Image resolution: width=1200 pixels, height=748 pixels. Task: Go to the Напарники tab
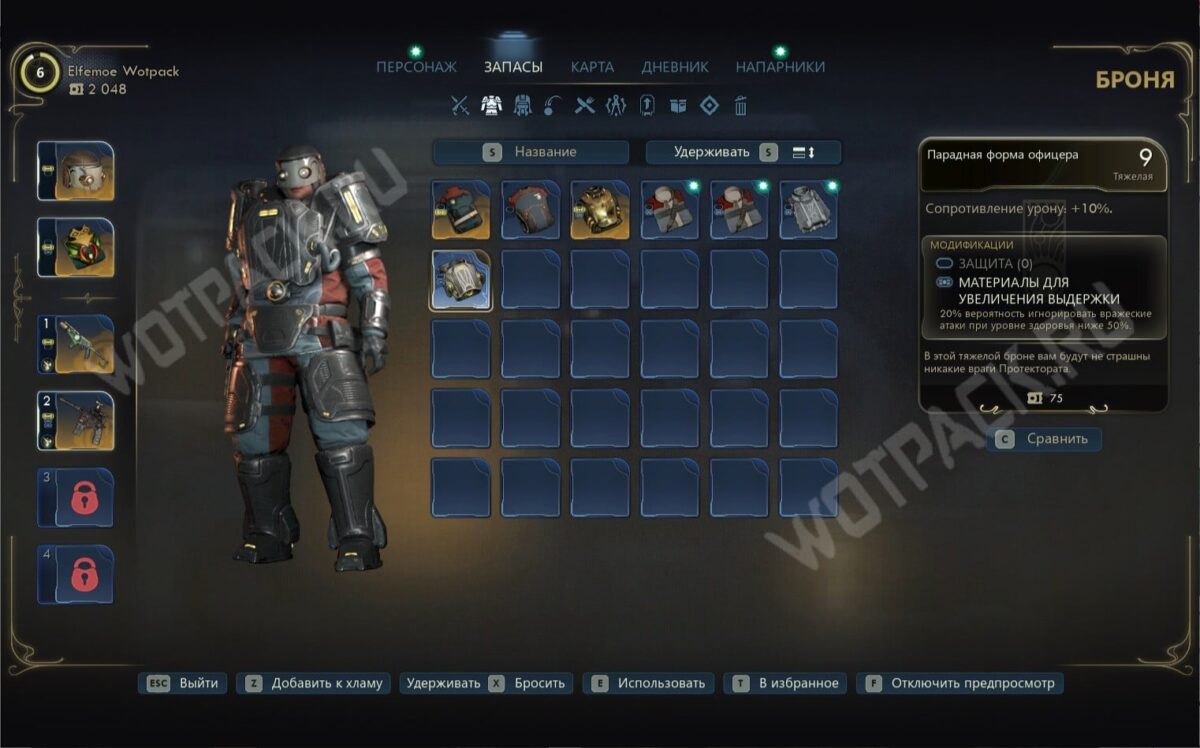point(780,67)
